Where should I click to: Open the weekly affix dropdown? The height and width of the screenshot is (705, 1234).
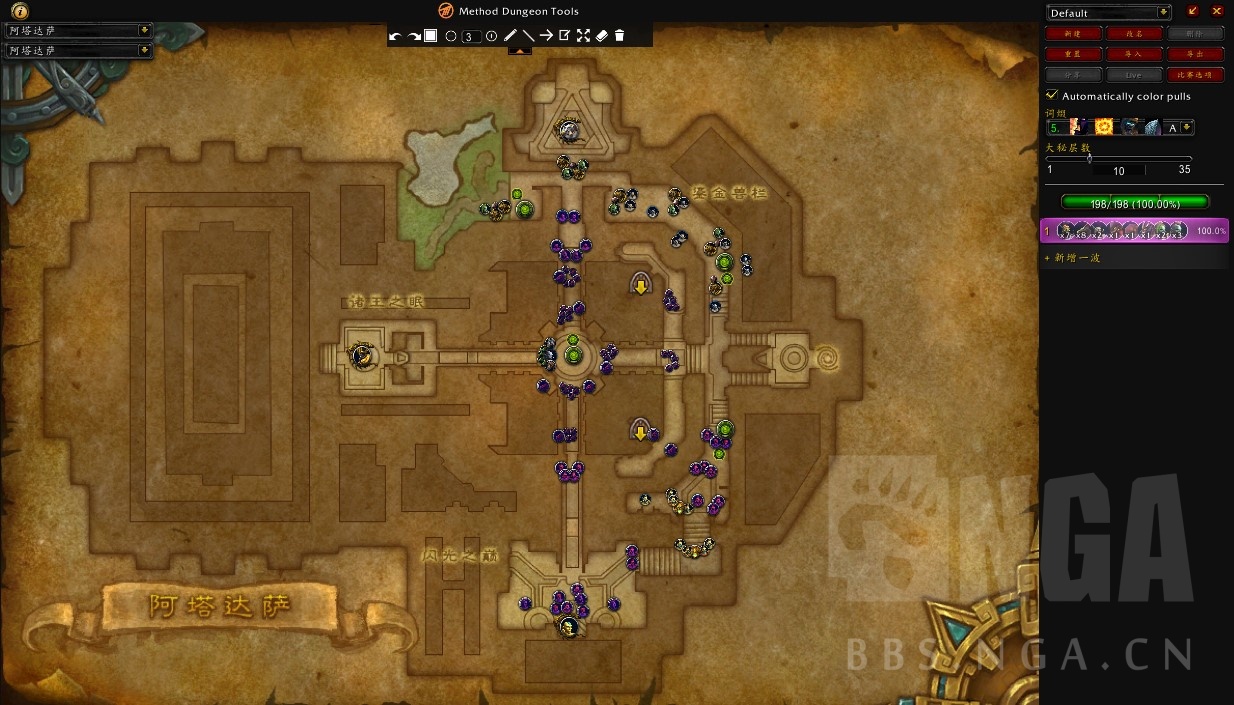pos(1187,127)
